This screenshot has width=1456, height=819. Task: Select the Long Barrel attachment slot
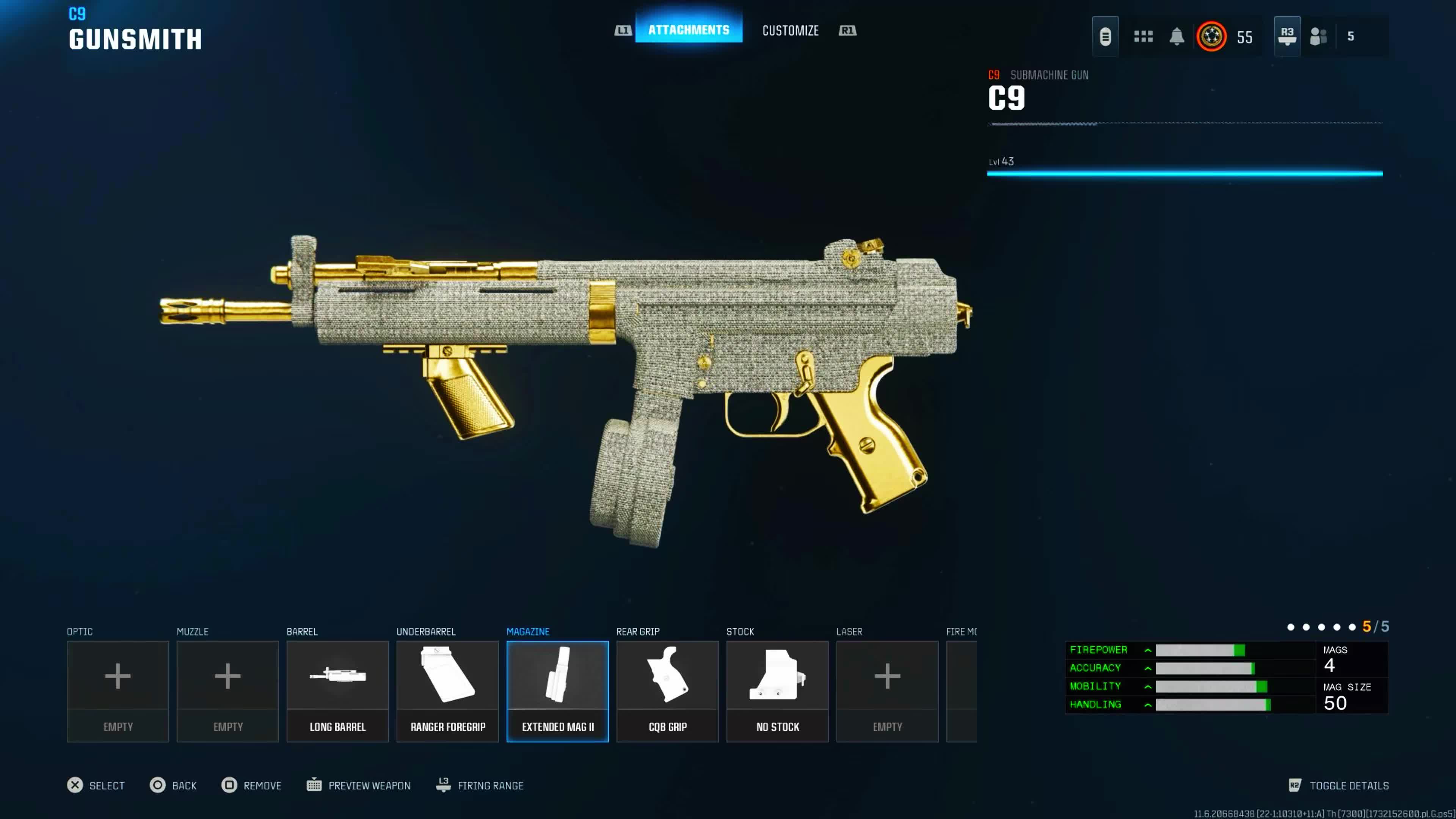(x=337, y=691)
